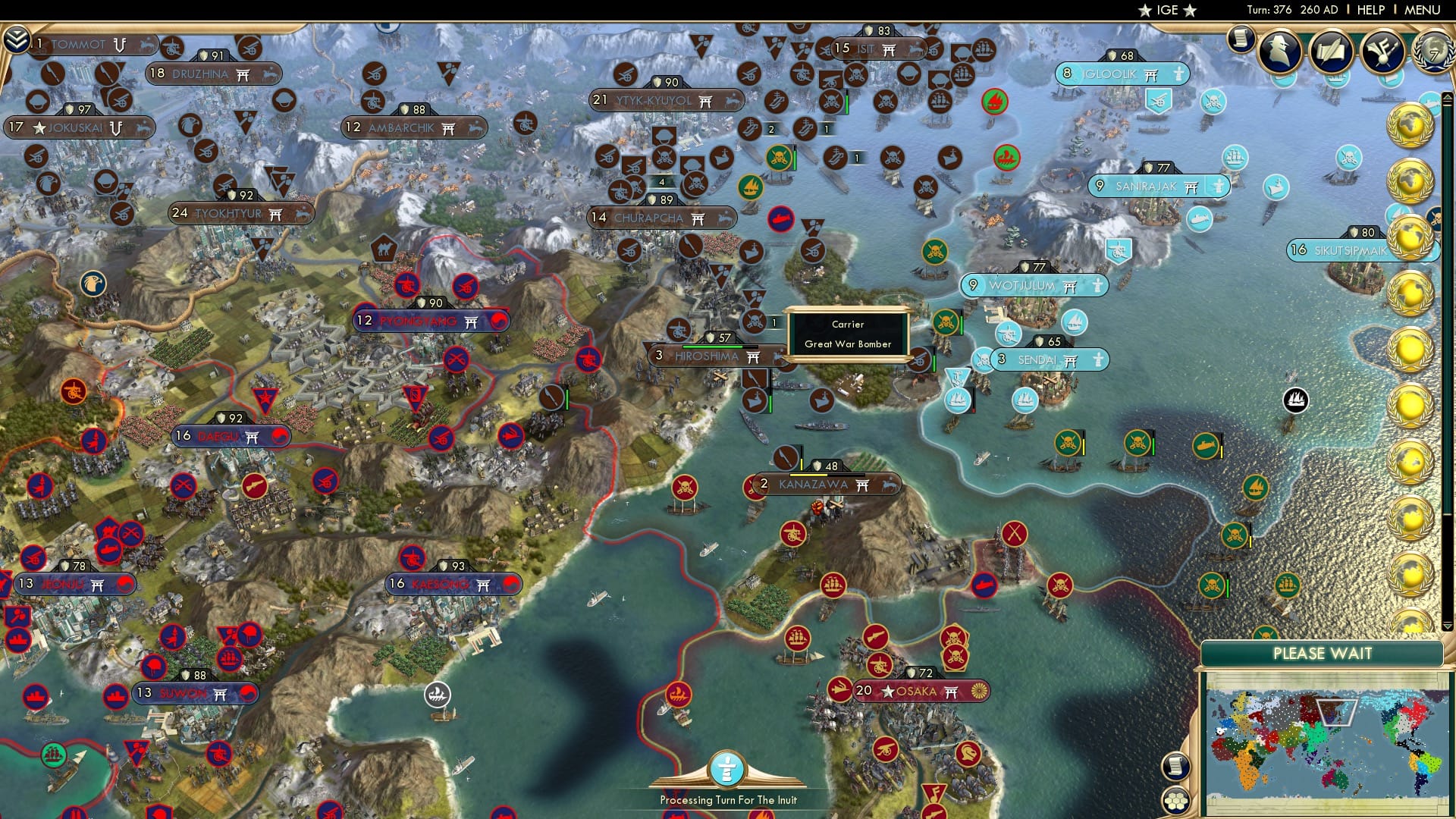Click the Inuit unit icon at bottom center
The width and height of the screenshot is (1456, 819).
(x=726, y=768)
